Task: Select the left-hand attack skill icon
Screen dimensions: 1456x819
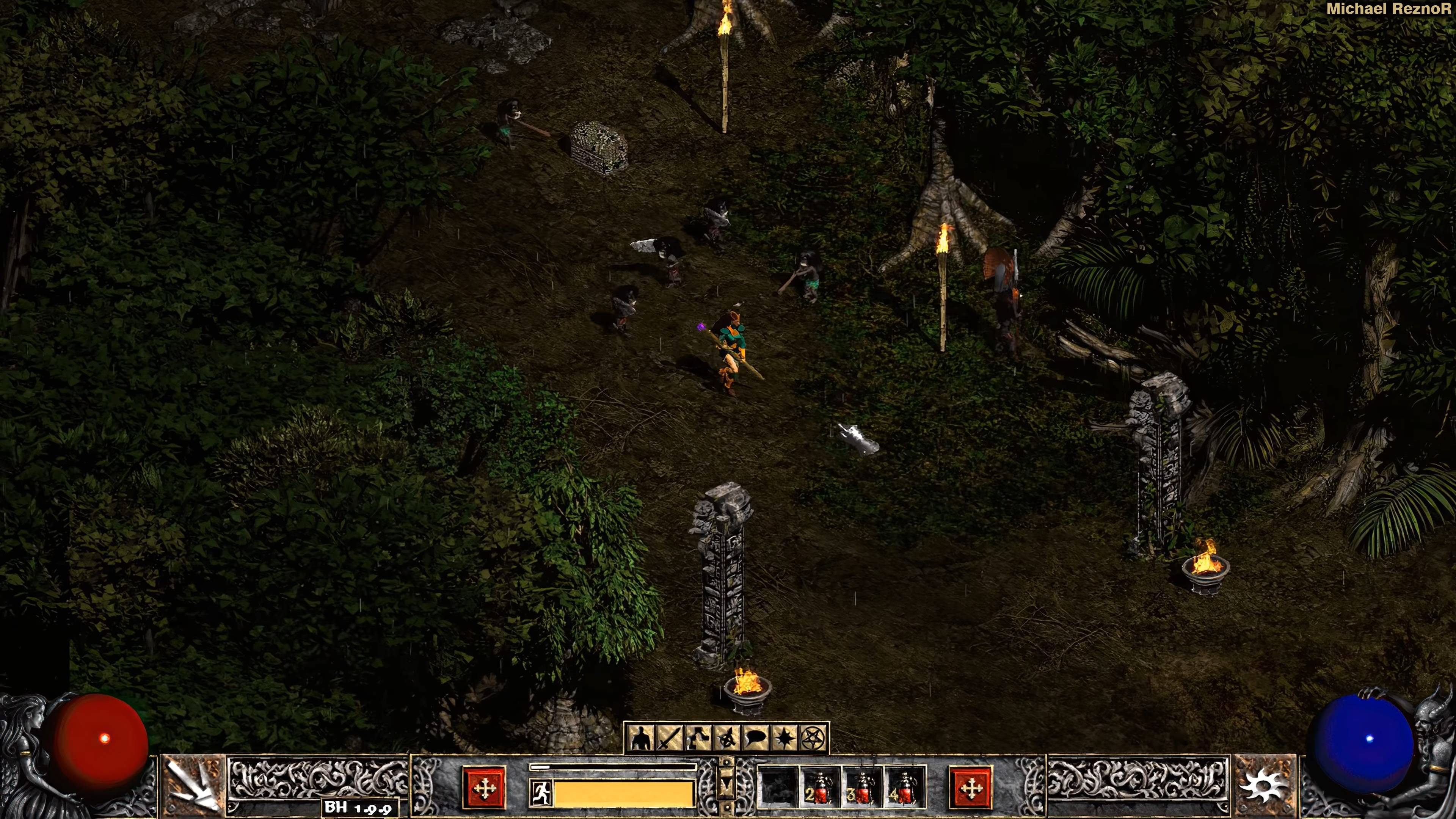Action: [193, 786]
